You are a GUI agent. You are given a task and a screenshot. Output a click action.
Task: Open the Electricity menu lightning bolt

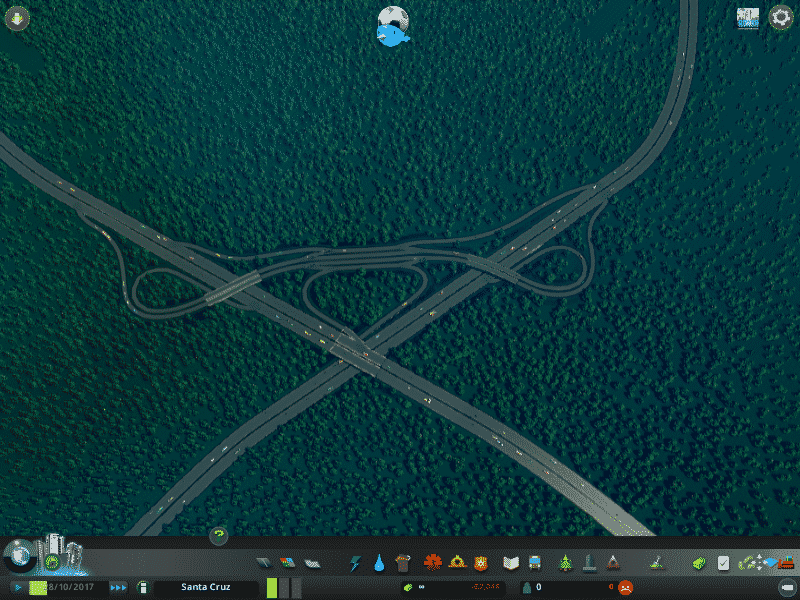pos(355,563)
